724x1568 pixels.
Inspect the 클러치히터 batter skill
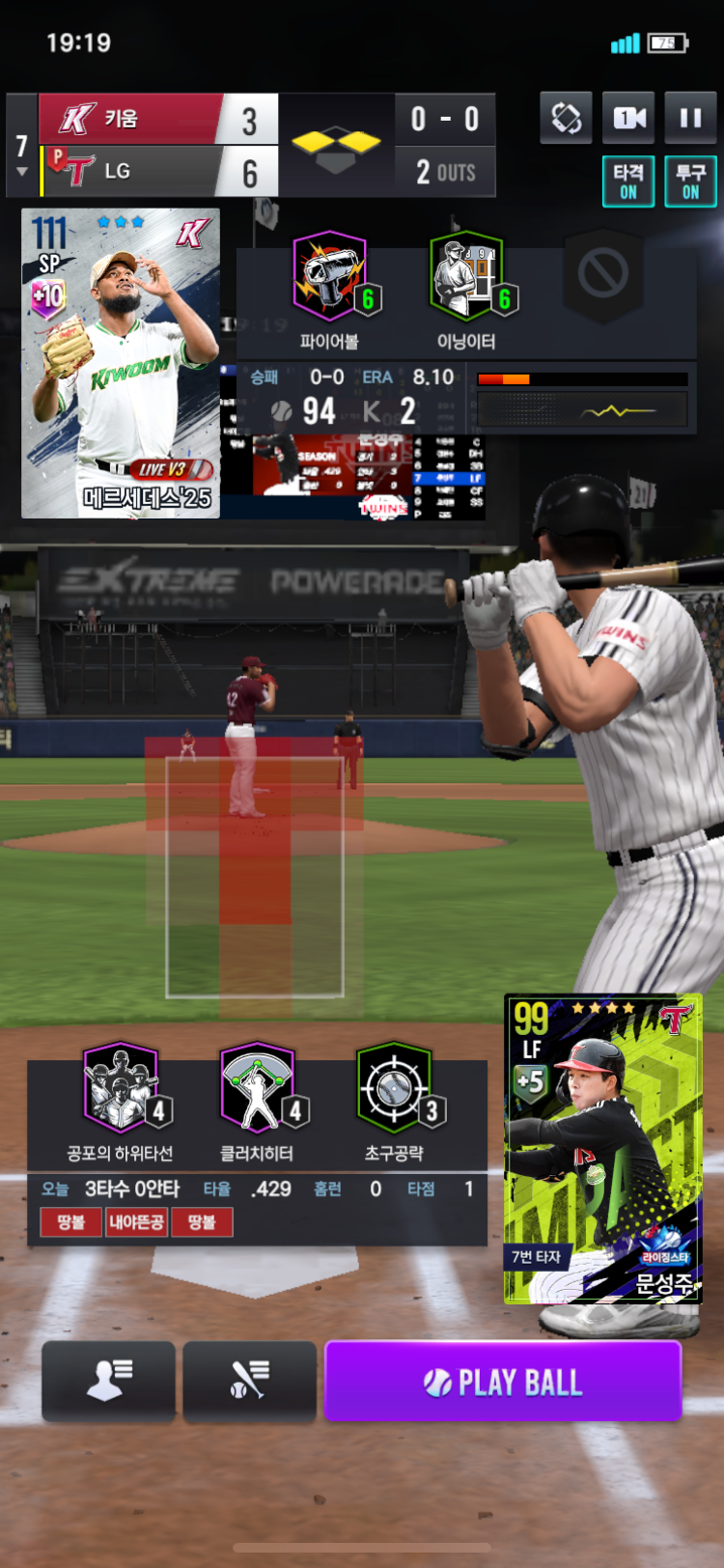click(x=257, y=1089)
